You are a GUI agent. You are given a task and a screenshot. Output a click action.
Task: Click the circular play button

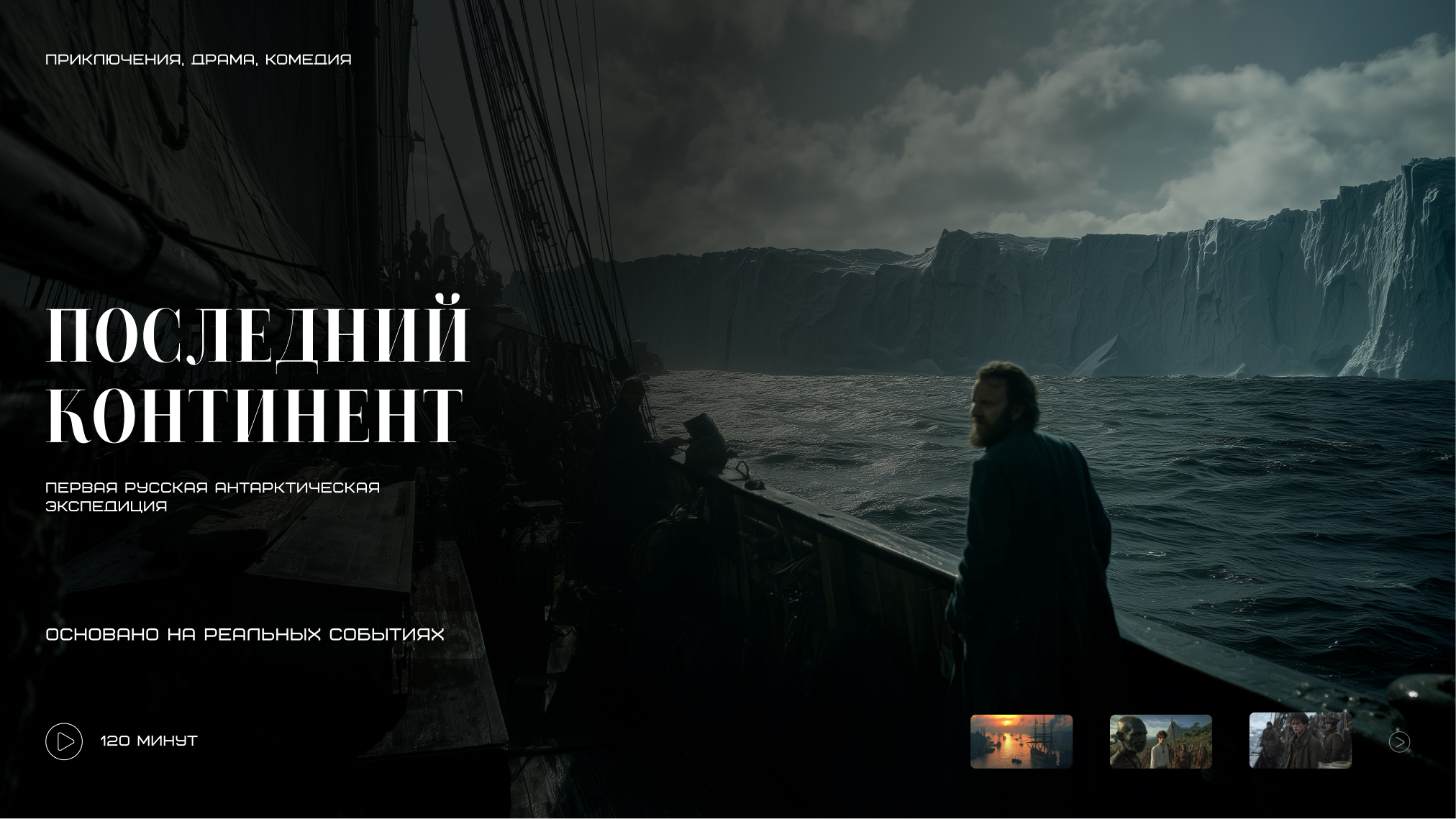[64, 741]
